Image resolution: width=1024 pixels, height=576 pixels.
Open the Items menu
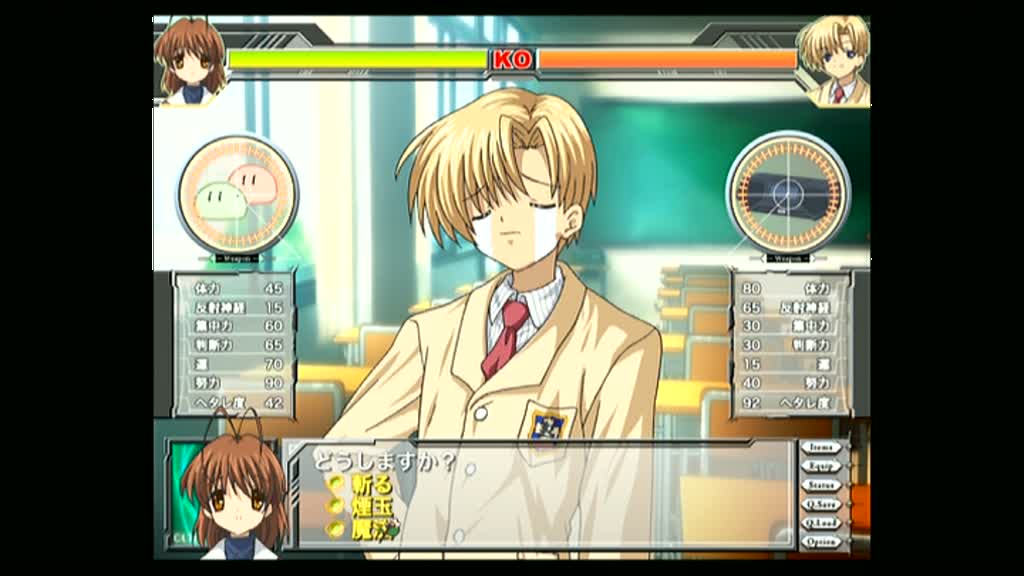[821, 448]
